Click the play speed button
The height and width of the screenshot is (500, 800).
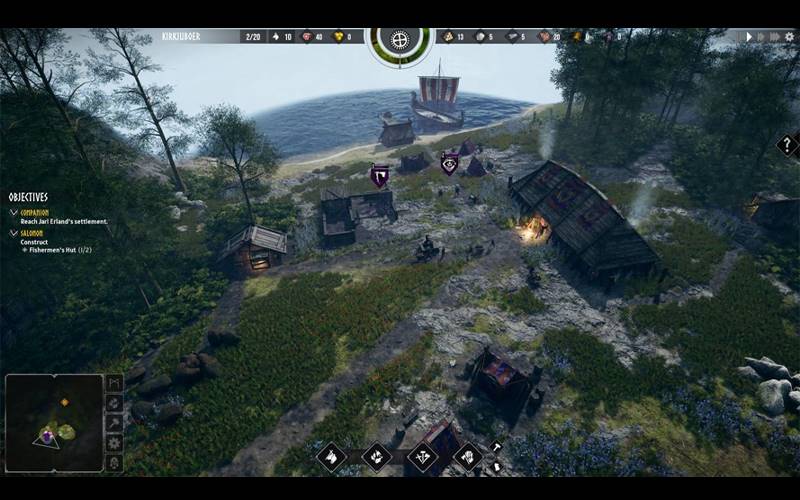[748, 37]
